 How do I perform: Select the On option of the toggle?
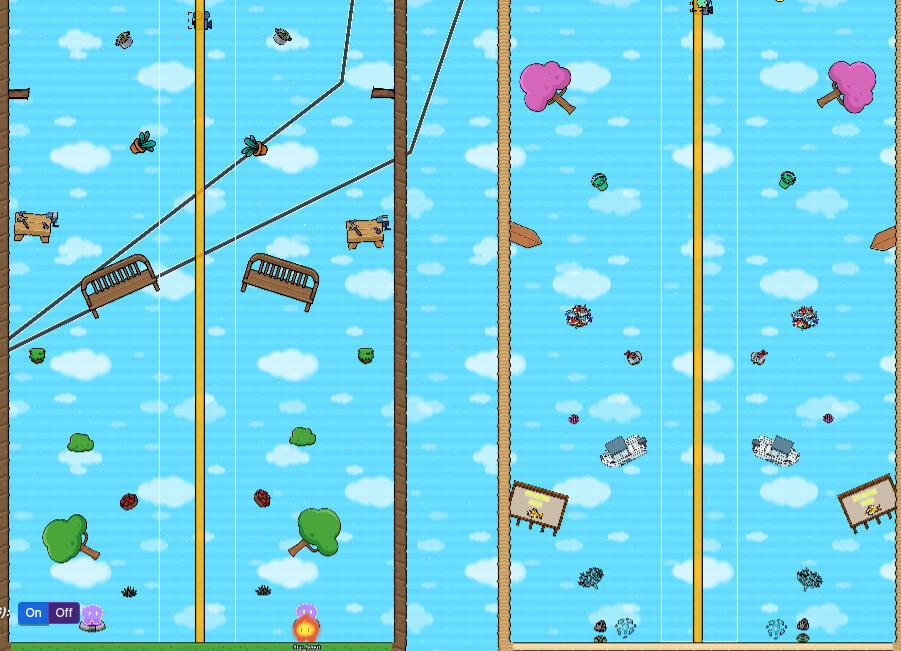click(x=33, y=613)
